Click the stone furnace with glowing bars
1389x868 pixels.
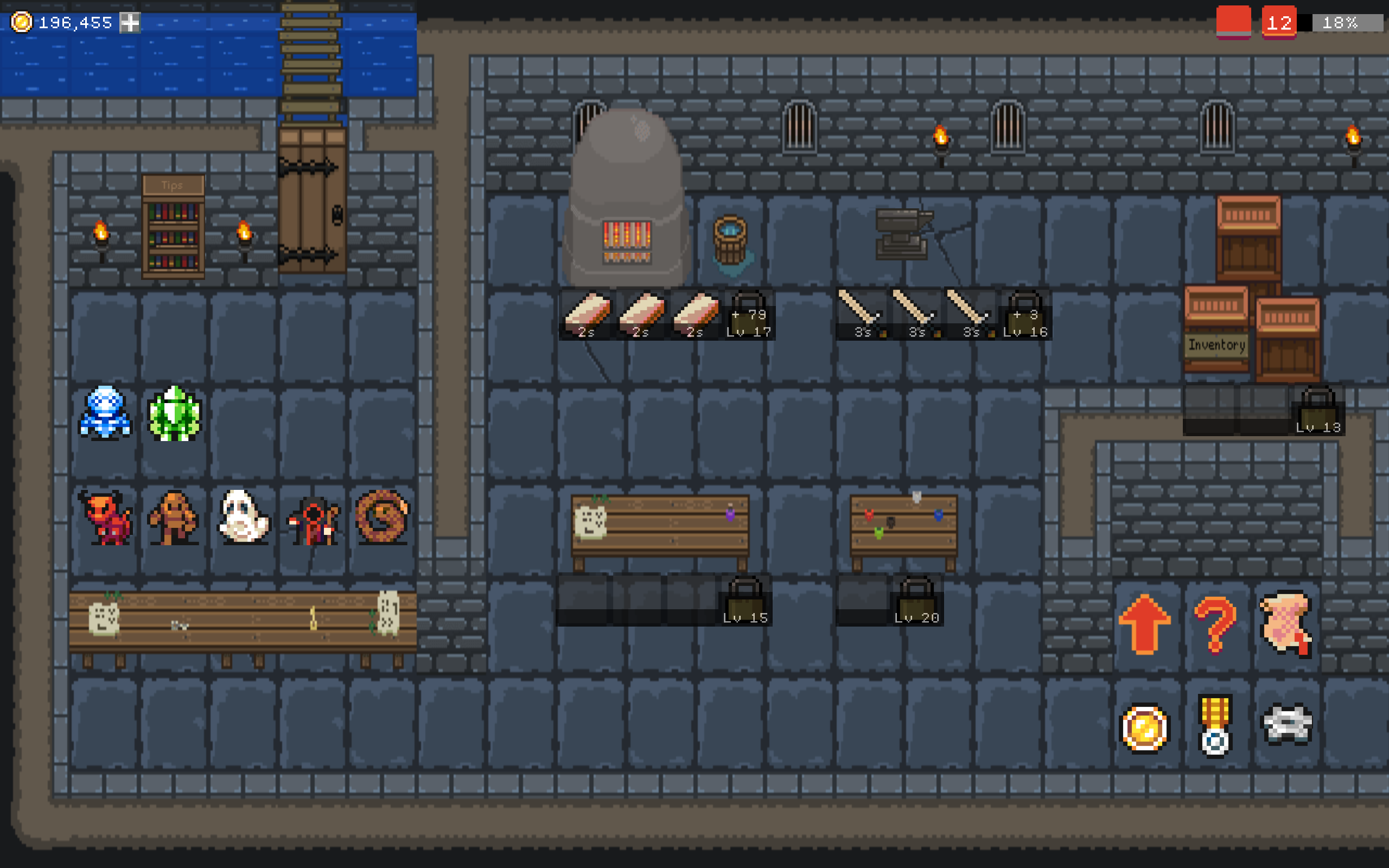(x=628, y=201)
